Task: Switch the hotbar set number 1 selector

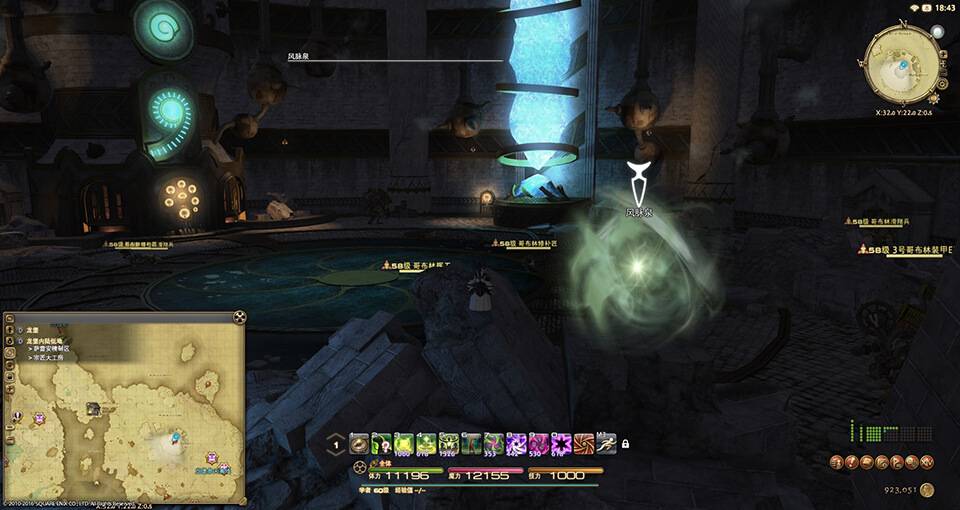Action: [x=337, y=446]
